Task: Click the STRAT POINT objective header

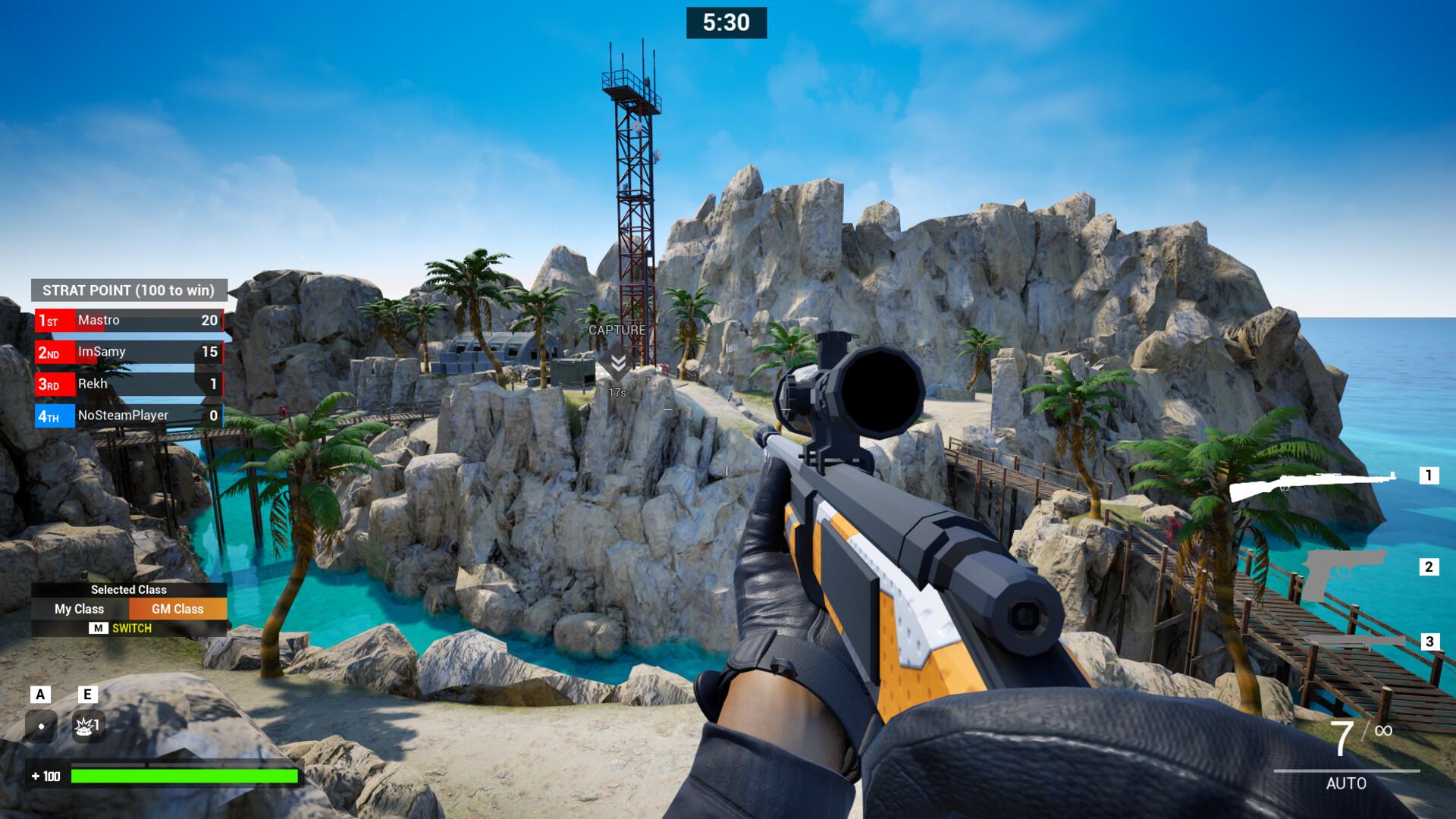Action: tap(129, 290)
